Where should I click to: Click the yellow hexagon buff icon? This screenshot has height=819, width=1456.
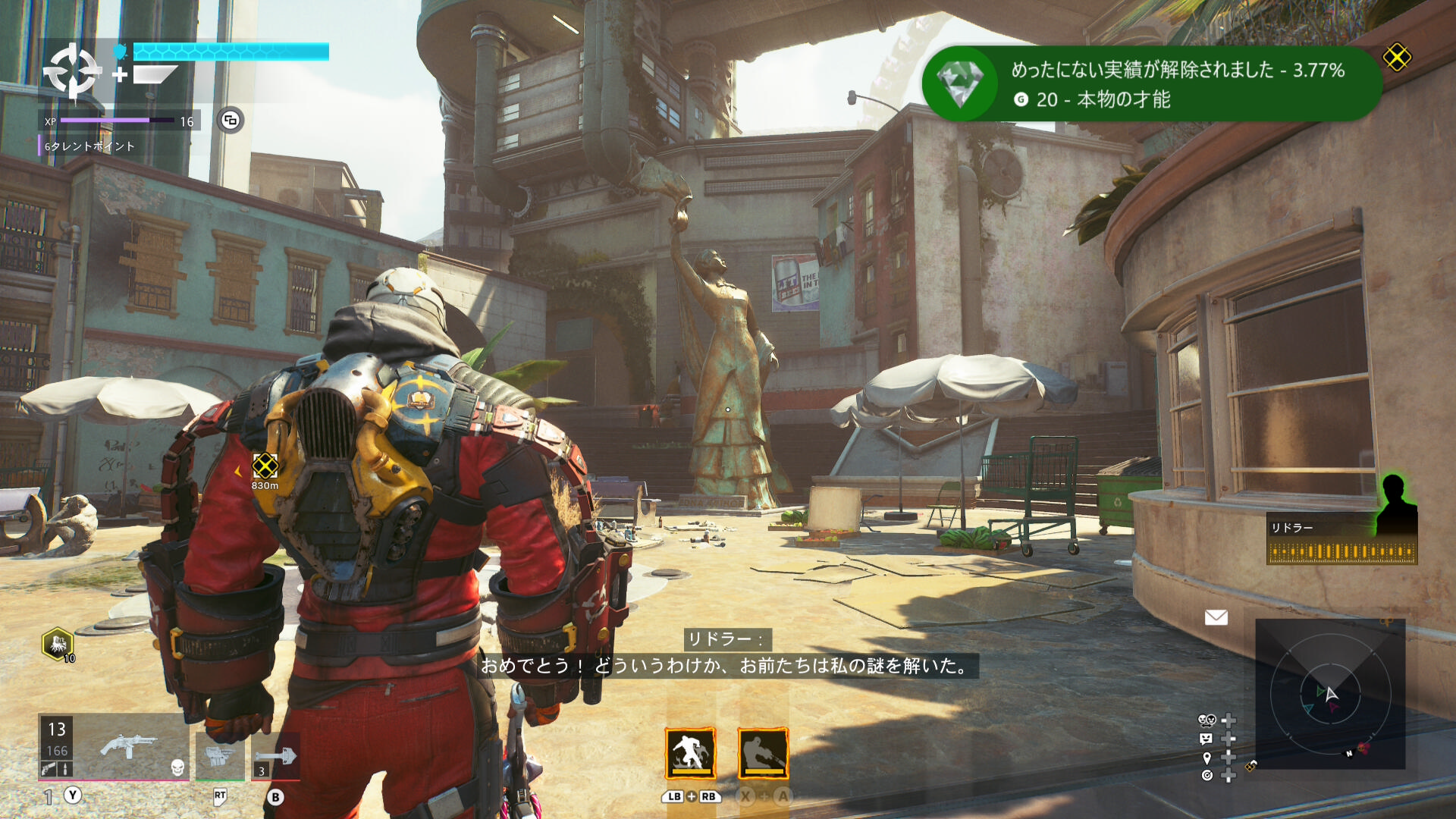(58, 644)
